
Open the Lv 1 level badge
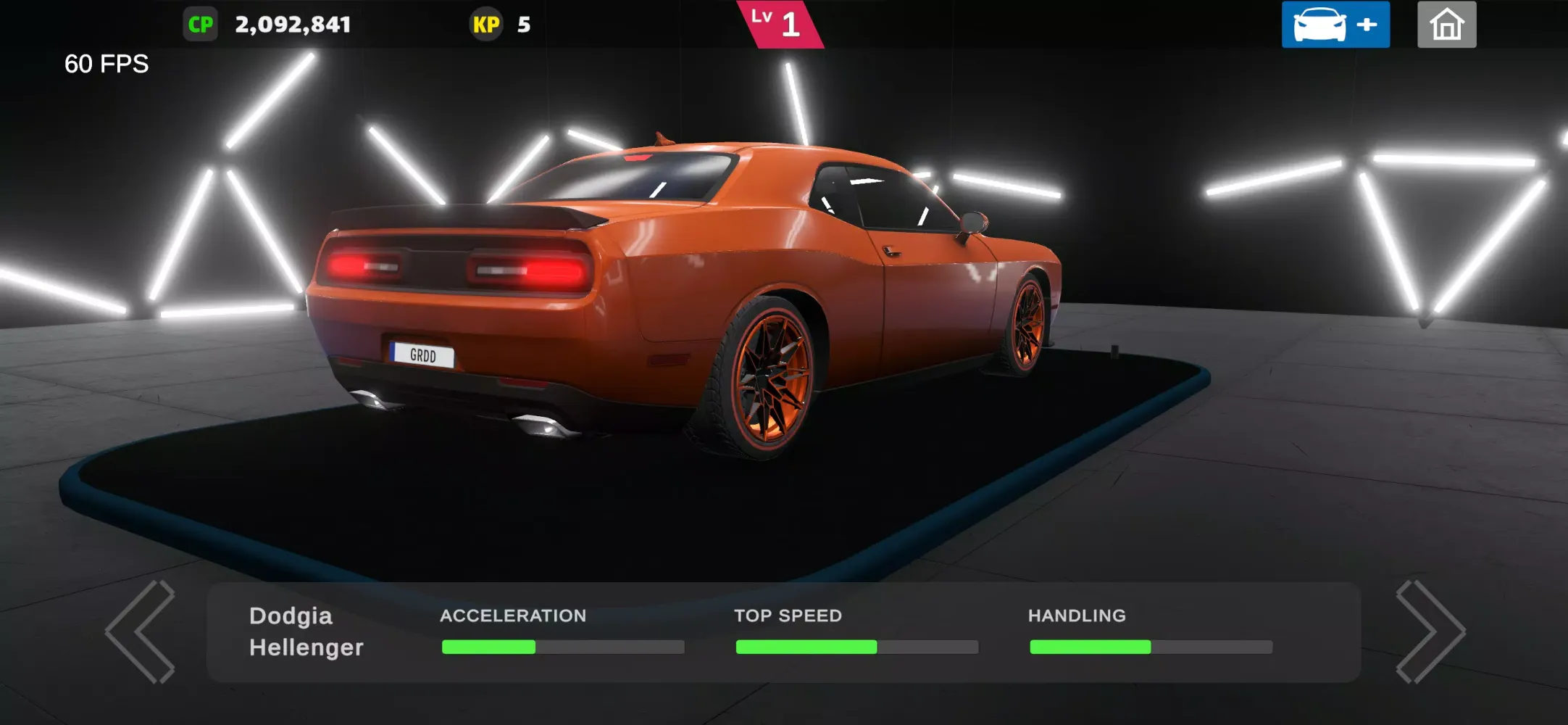[779, 24]
